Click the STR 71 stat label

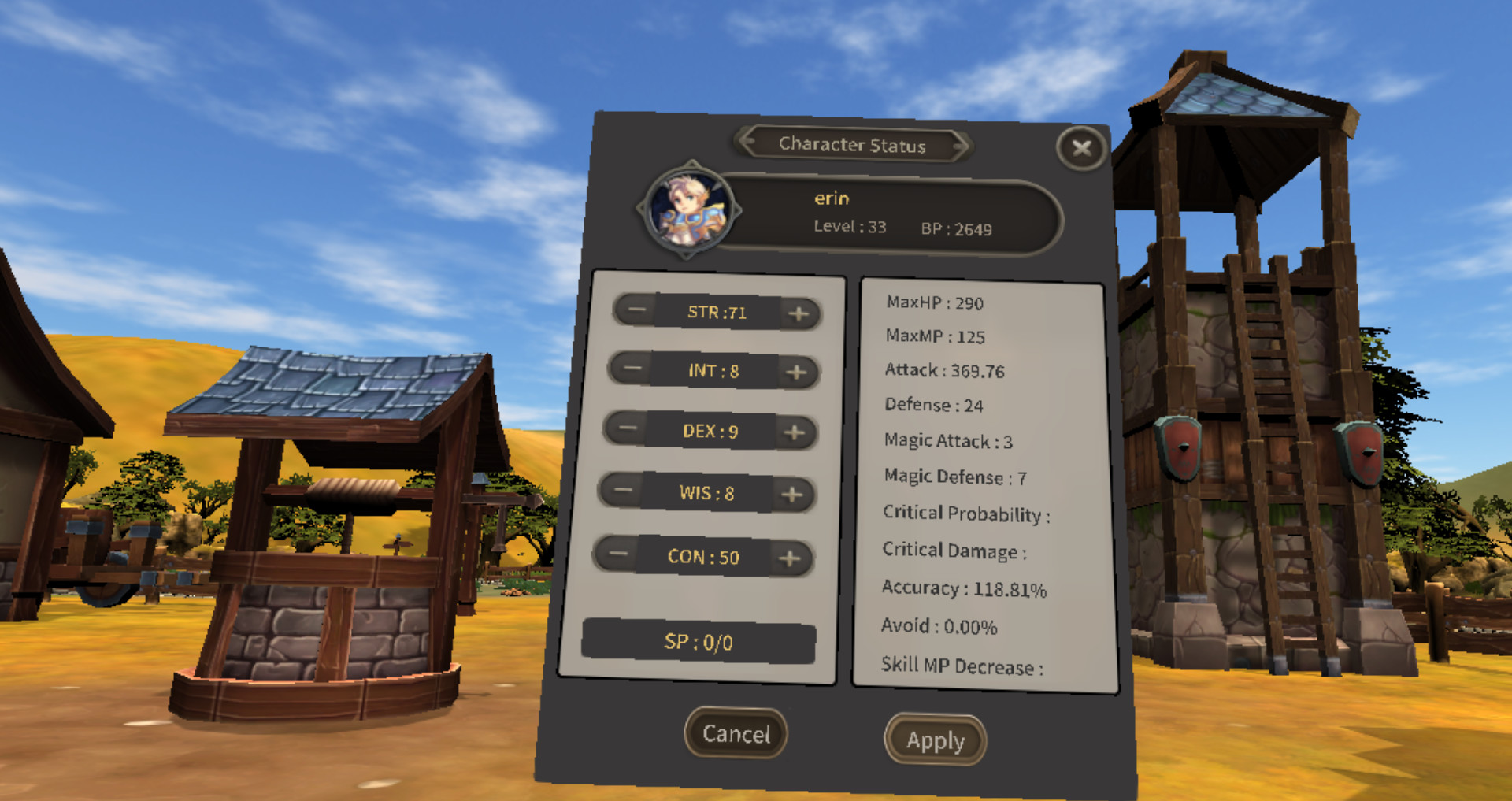pyautogui.click(x=715, y=310)
